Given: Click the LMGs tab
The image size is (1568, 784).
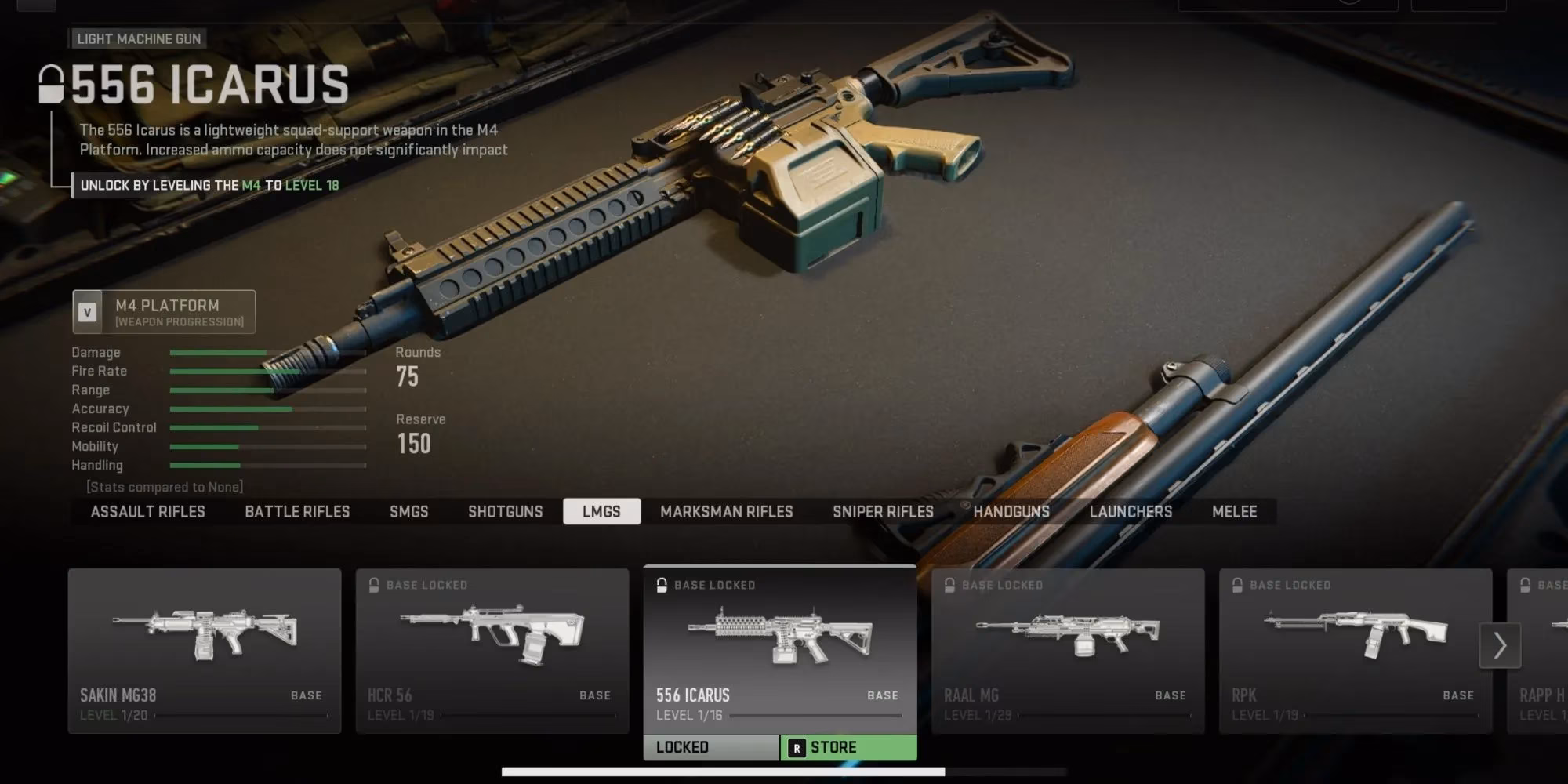Looking at the screenshot, I should point(601,512).
